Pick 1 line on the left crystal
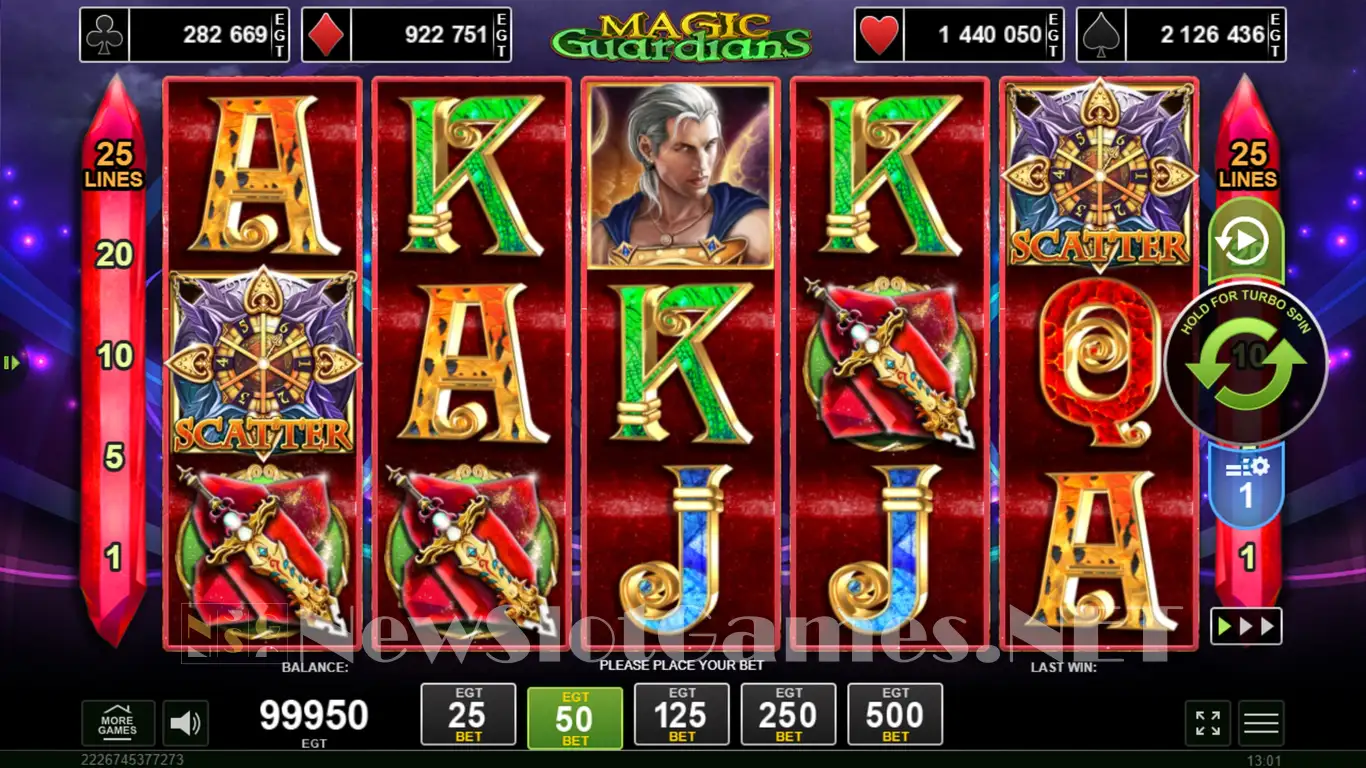1366x768 pixels. pos(114,557)
